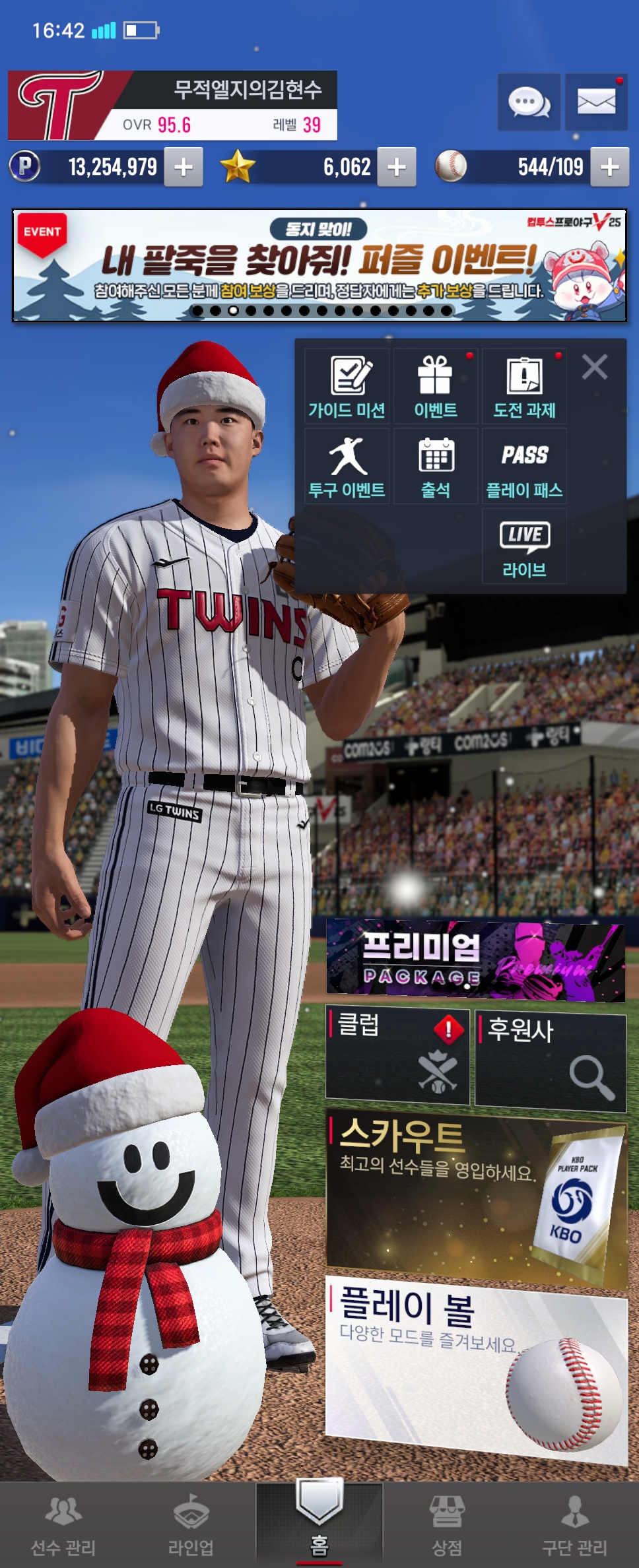Open the 이벤트 gift box menu

pos(436,387)
